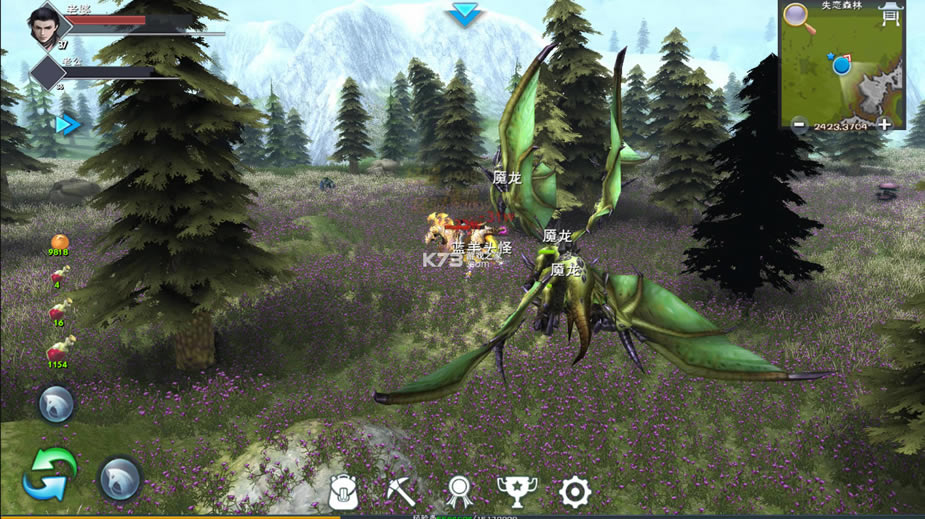Open the ribbon medal icon
The width and height of the screenshot is (925, 519).
pos(458,490)
